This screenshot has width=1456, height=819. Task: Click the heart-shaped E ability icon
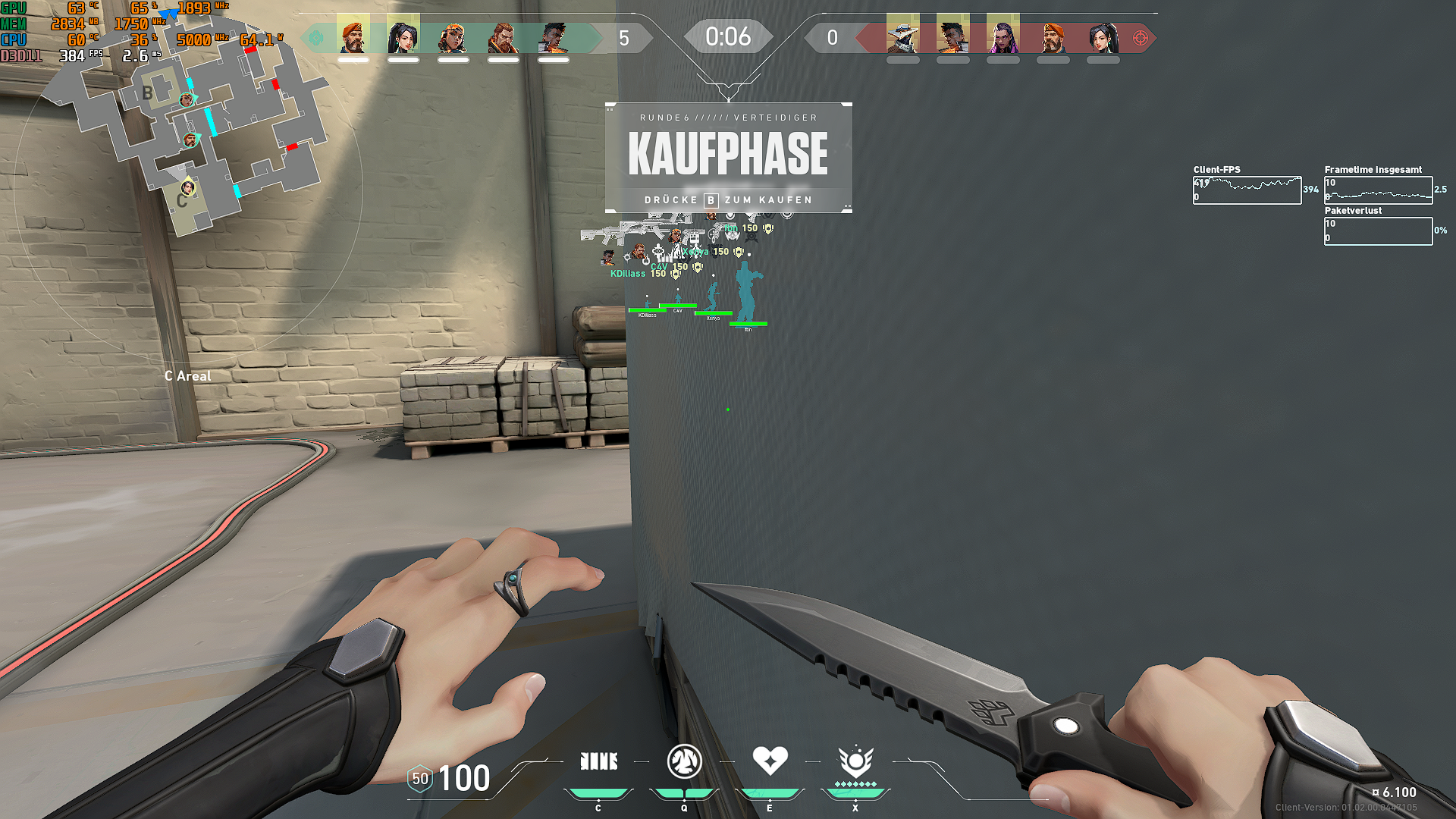[770, 758]
